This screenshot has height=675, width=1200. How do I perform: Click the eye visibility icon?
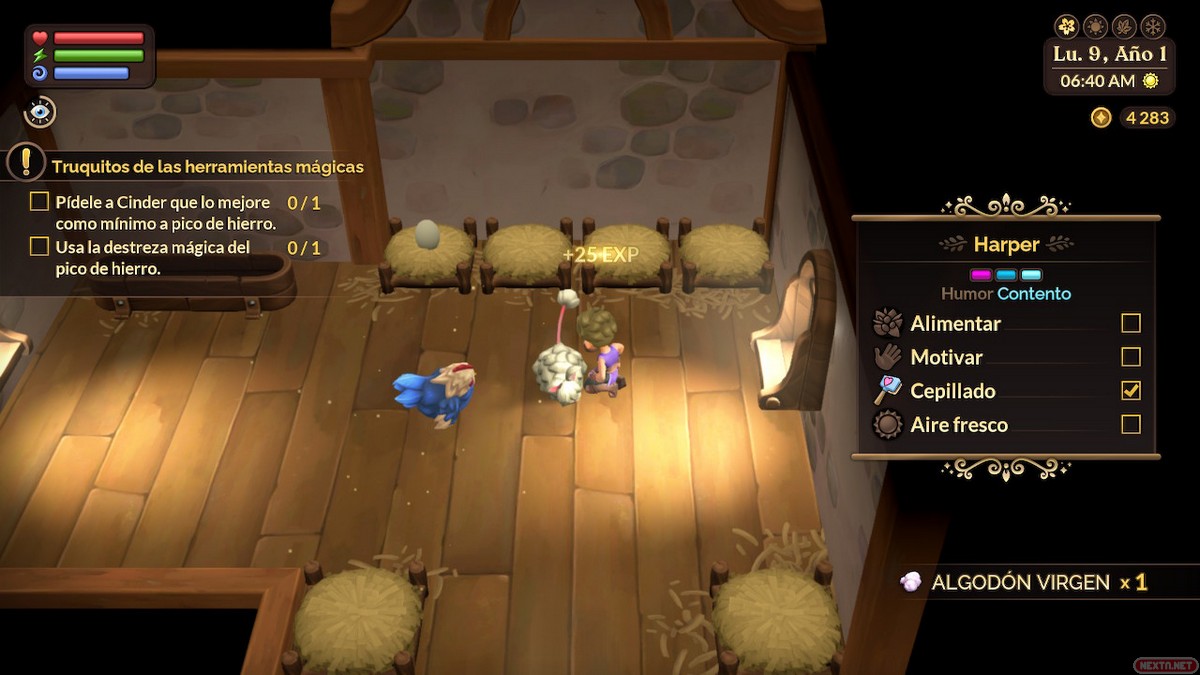click(40, 112)
